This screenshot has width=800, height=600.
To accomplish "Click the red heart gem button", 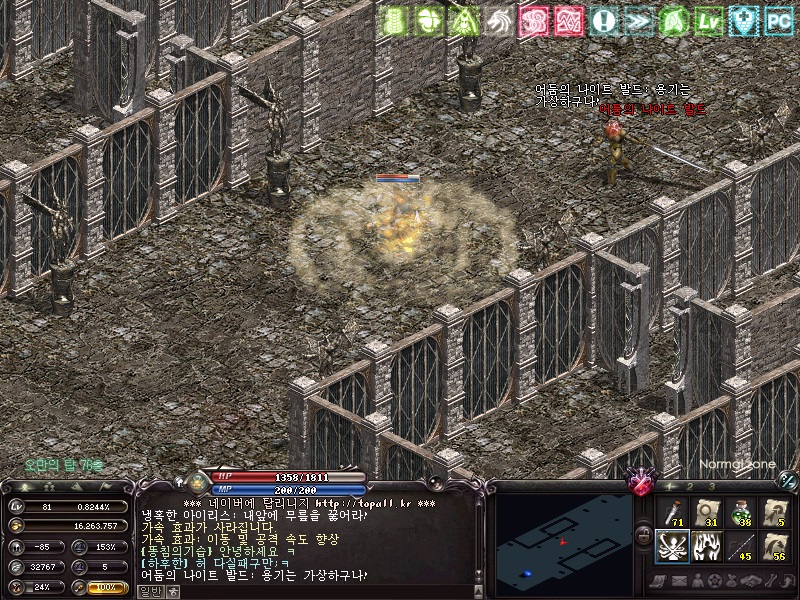I will point(640,484).
